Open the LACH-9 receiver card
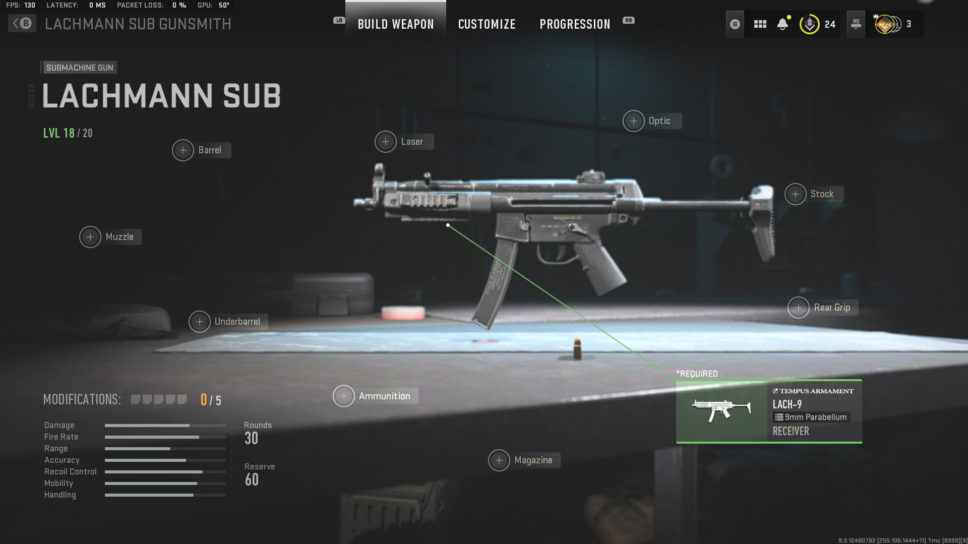968x544 pixels. (x=768, y=411)
